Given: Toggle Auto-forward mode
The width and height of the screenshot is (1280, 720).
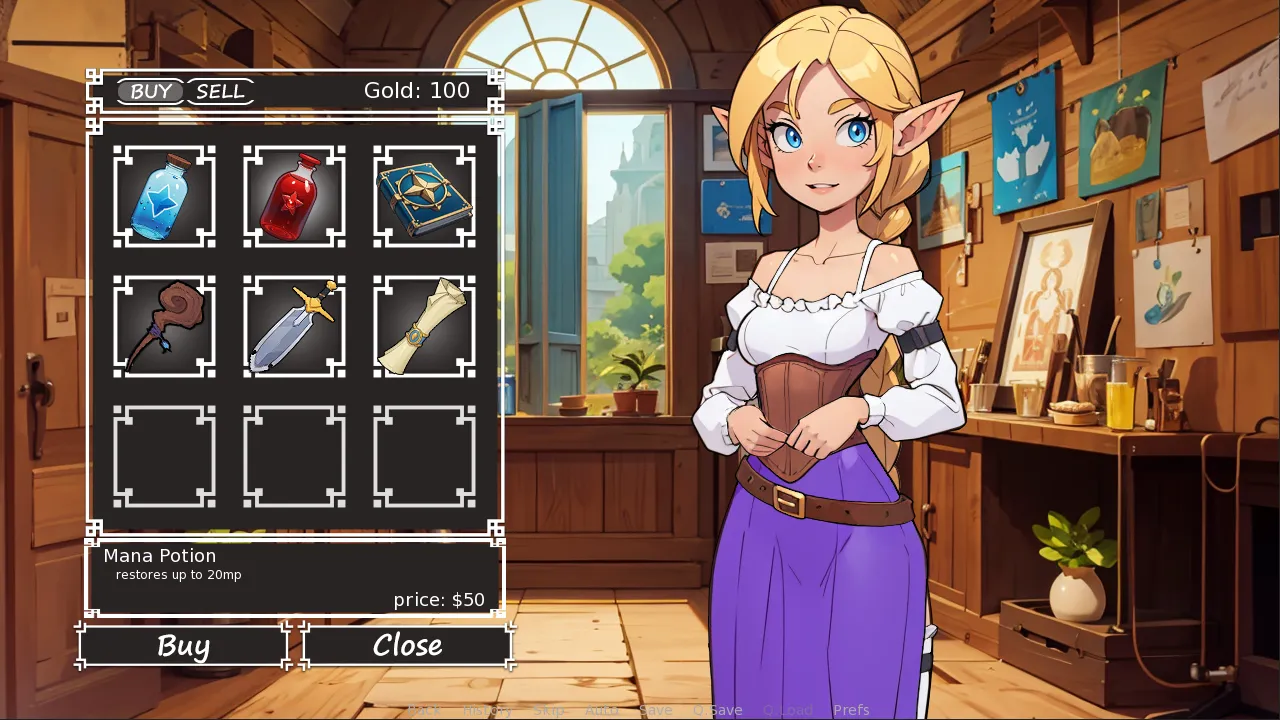Looking at the screenshot, I should pos(602,710).
